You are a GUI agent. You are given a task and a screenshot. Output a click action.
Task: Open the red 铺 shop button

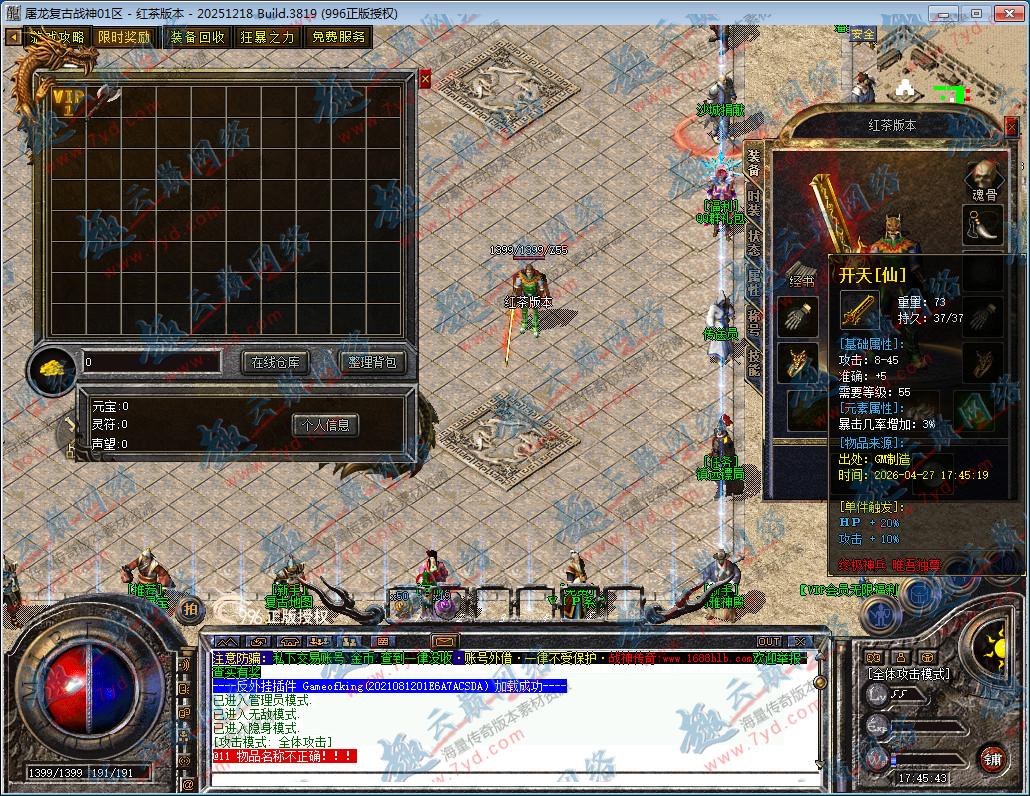pyautogui.click(x=991, y=759)
